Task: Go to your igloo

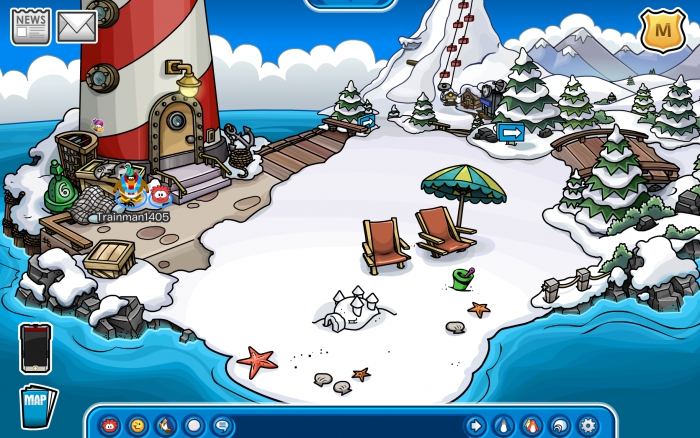Action: coord(559,425)
